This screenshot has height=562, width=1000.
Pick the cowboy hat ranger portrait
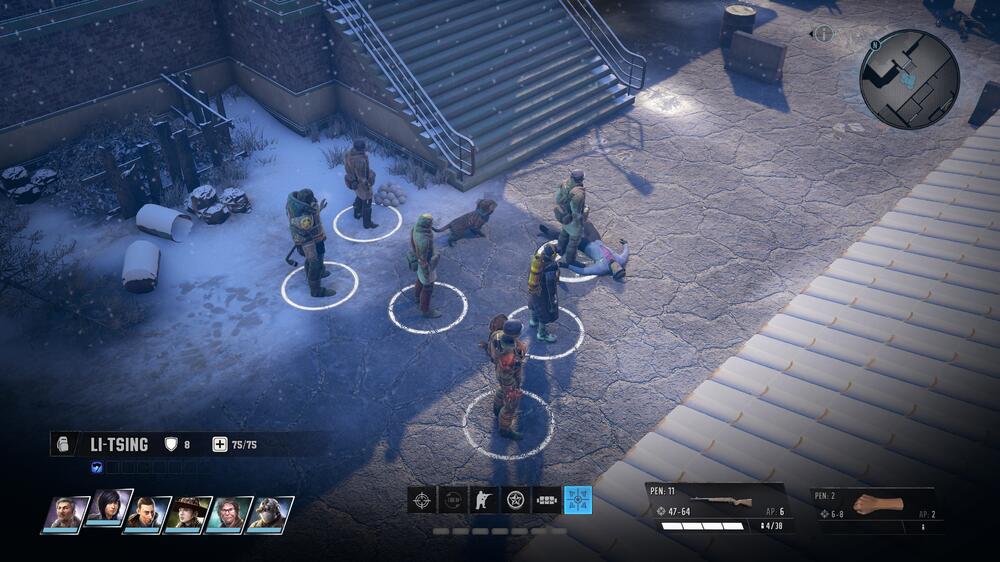(188, 514)
